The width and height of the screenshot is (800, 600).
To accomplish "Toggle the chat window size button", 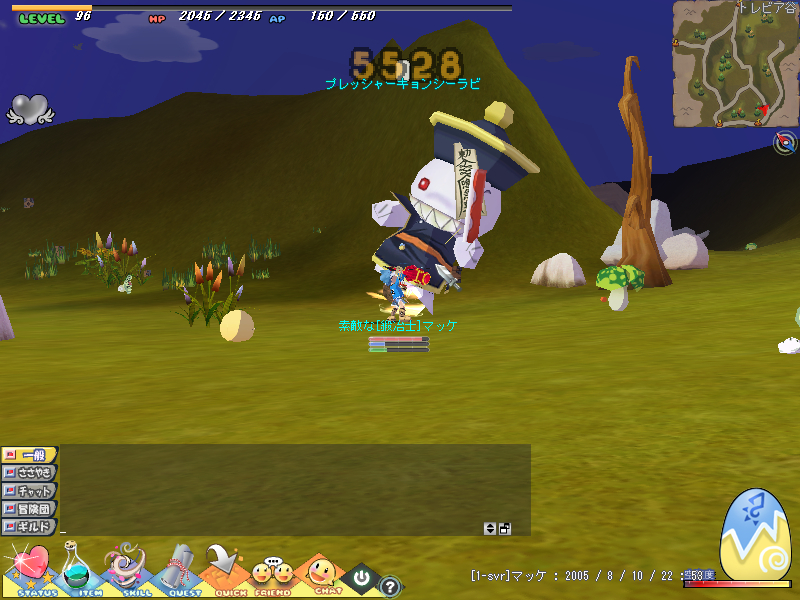I will (505, 528).
